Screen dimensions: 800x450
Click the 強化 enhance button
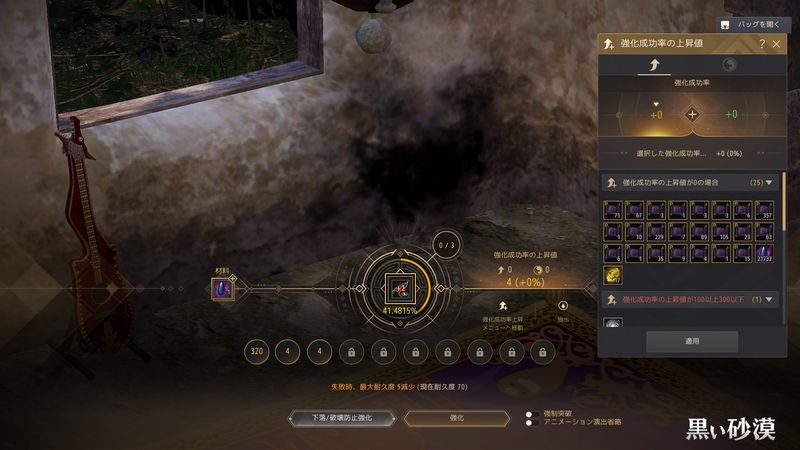455,418
